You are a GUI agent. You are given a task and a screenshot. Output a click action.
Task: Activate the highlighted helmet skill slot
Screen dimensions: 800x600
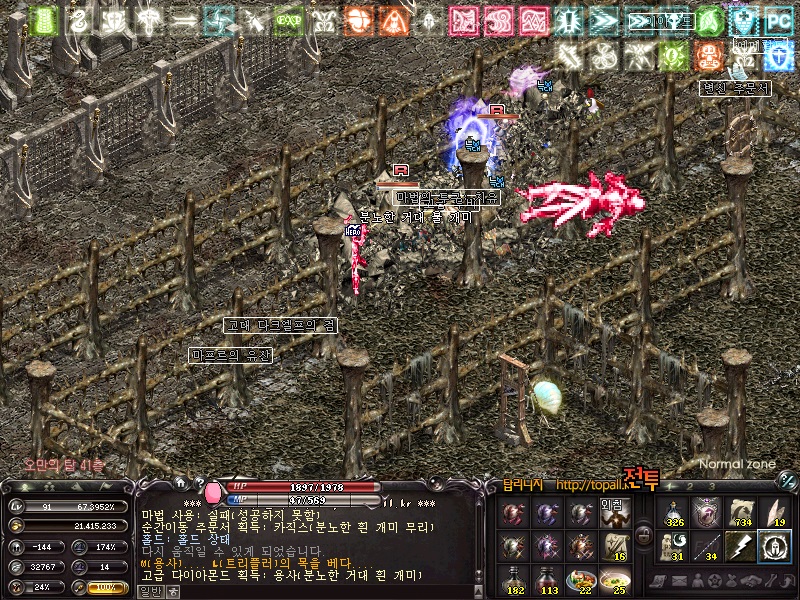pos(774,547)
